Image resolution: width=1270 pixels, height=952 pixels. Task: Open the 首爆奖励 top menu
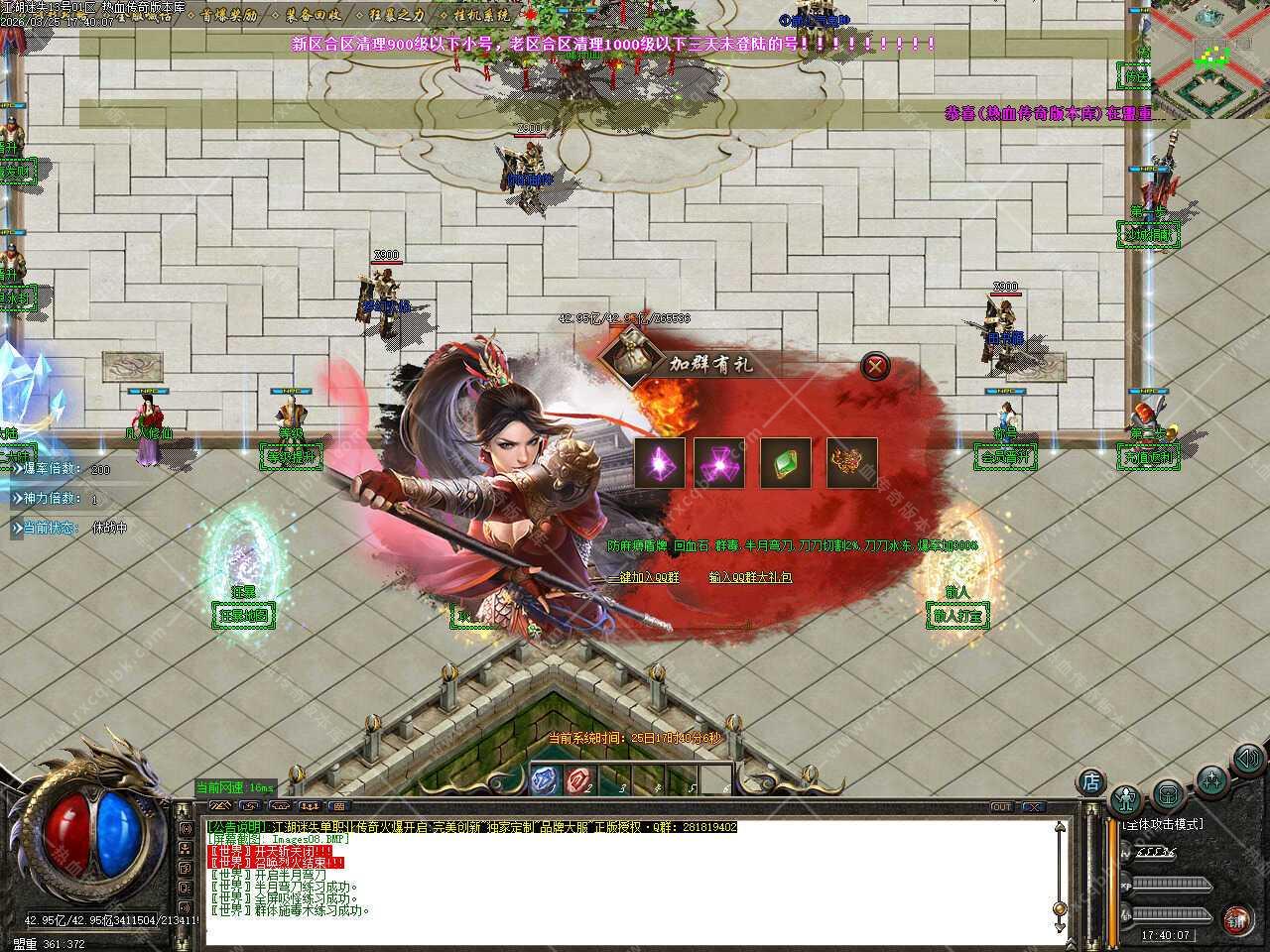click(x=228, y=15)
